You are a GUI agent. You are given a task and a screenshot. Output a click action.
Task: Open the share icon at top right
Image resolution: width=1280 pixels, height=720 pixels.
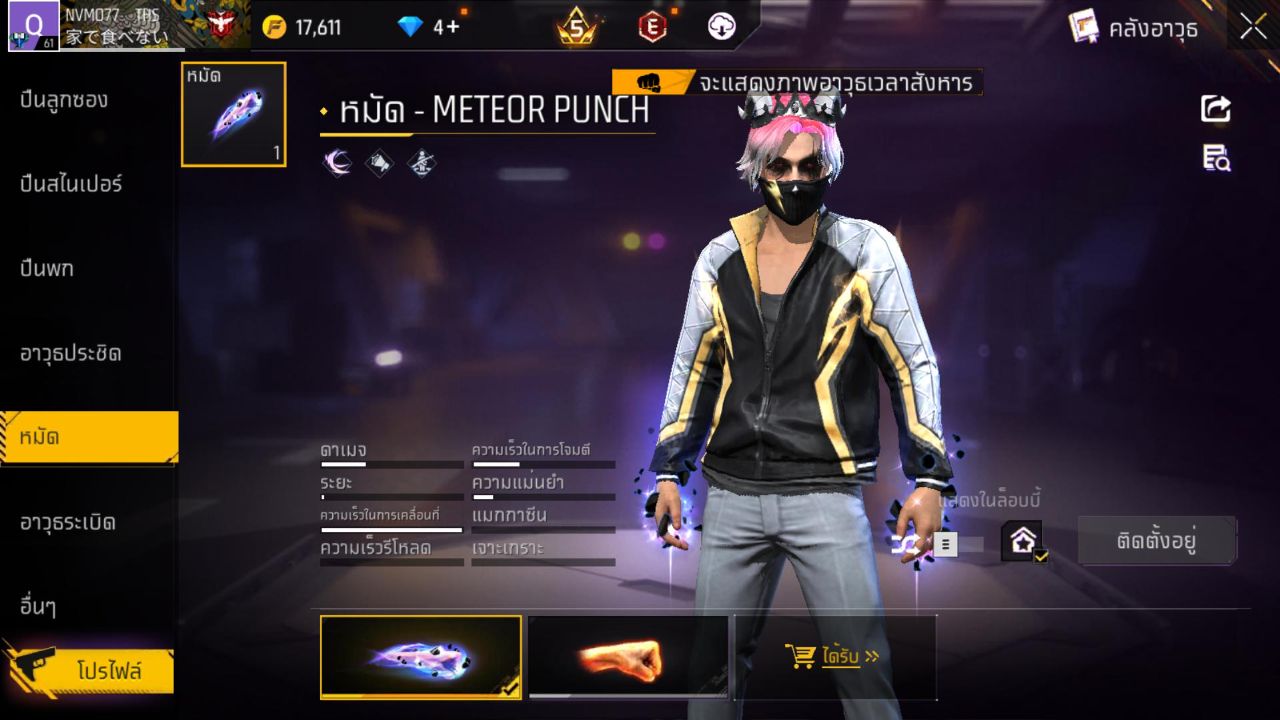pos(1215,110)
